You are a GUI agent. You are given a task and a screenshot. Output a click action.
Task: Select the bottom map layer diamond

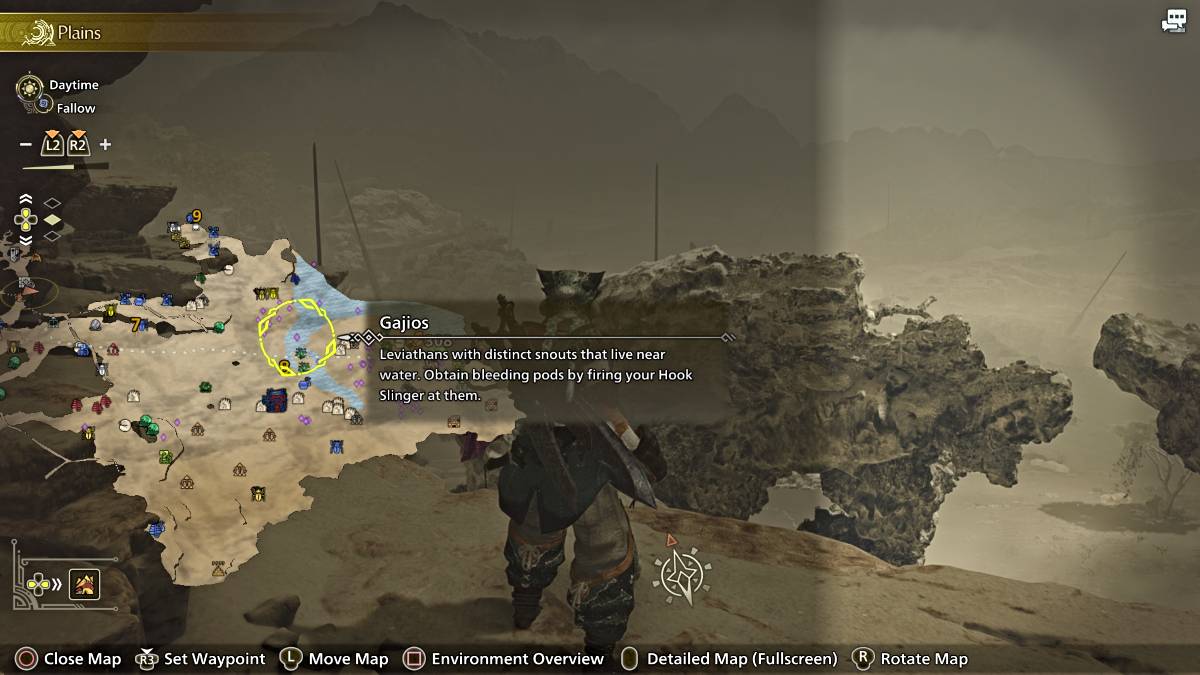(52, 236)
